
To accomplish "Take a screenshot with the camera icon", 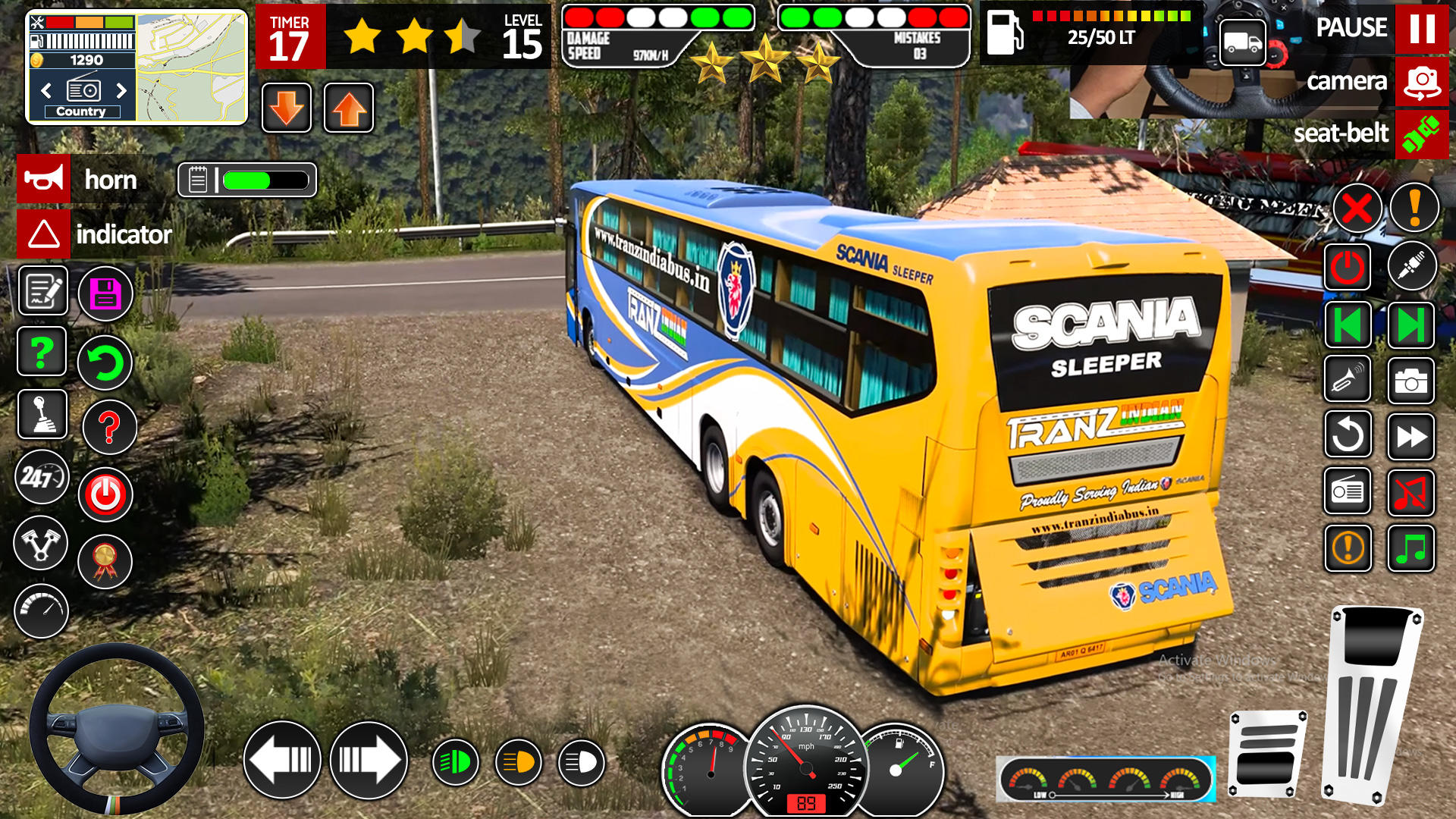I will pos(1410,381).
